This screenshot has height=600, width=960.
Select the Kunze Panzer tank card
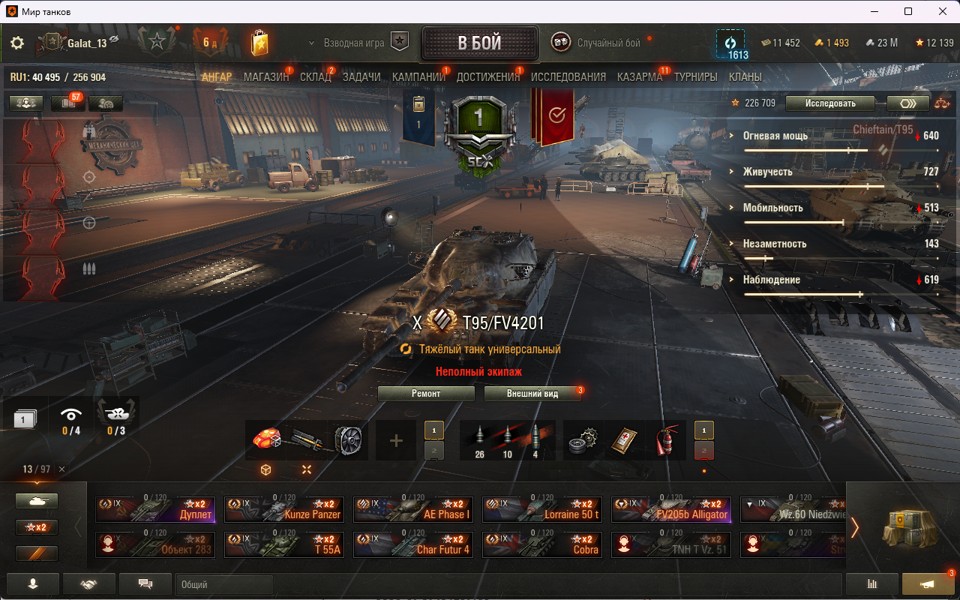pyautogui.click(x=285, y=509)
